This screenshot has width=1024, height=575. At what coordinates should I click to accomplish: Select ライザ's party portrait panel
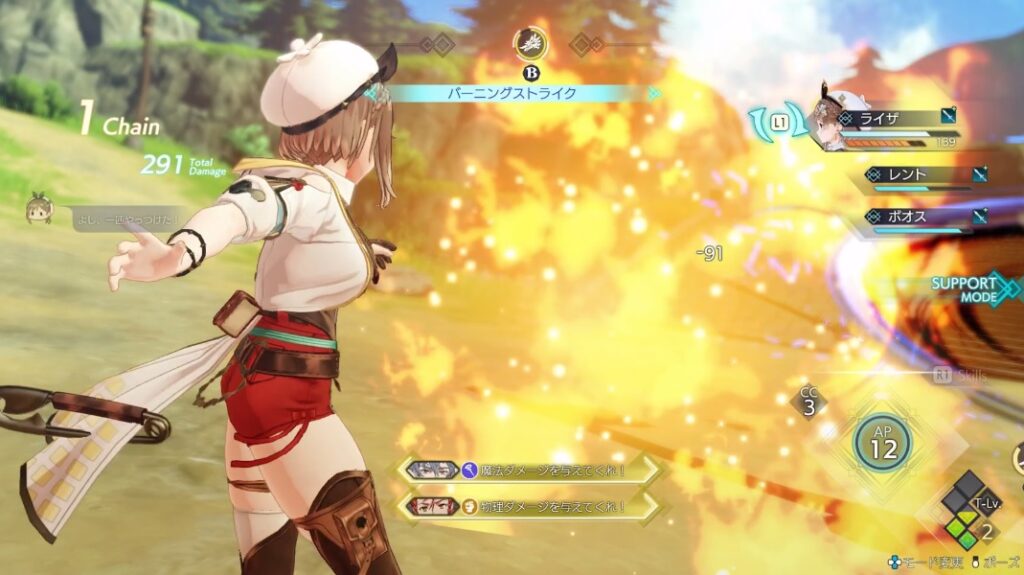click(x=880, y=125)
